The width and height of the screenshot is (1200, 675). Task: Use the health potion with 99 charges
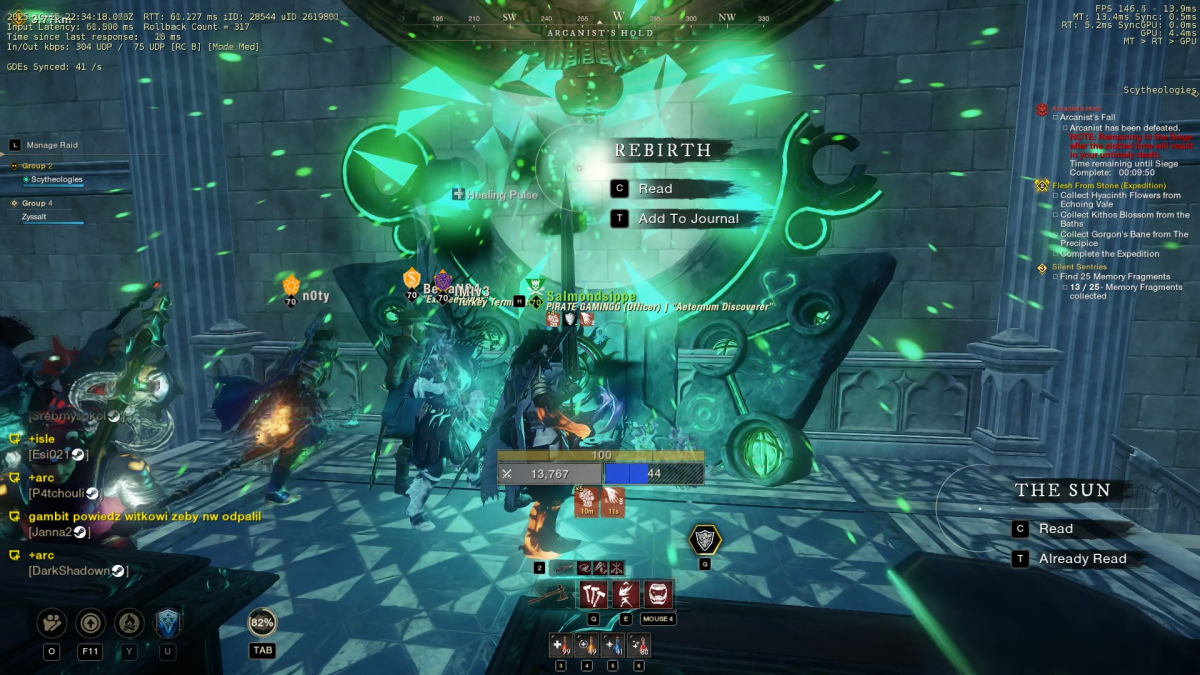coord(560,645)
